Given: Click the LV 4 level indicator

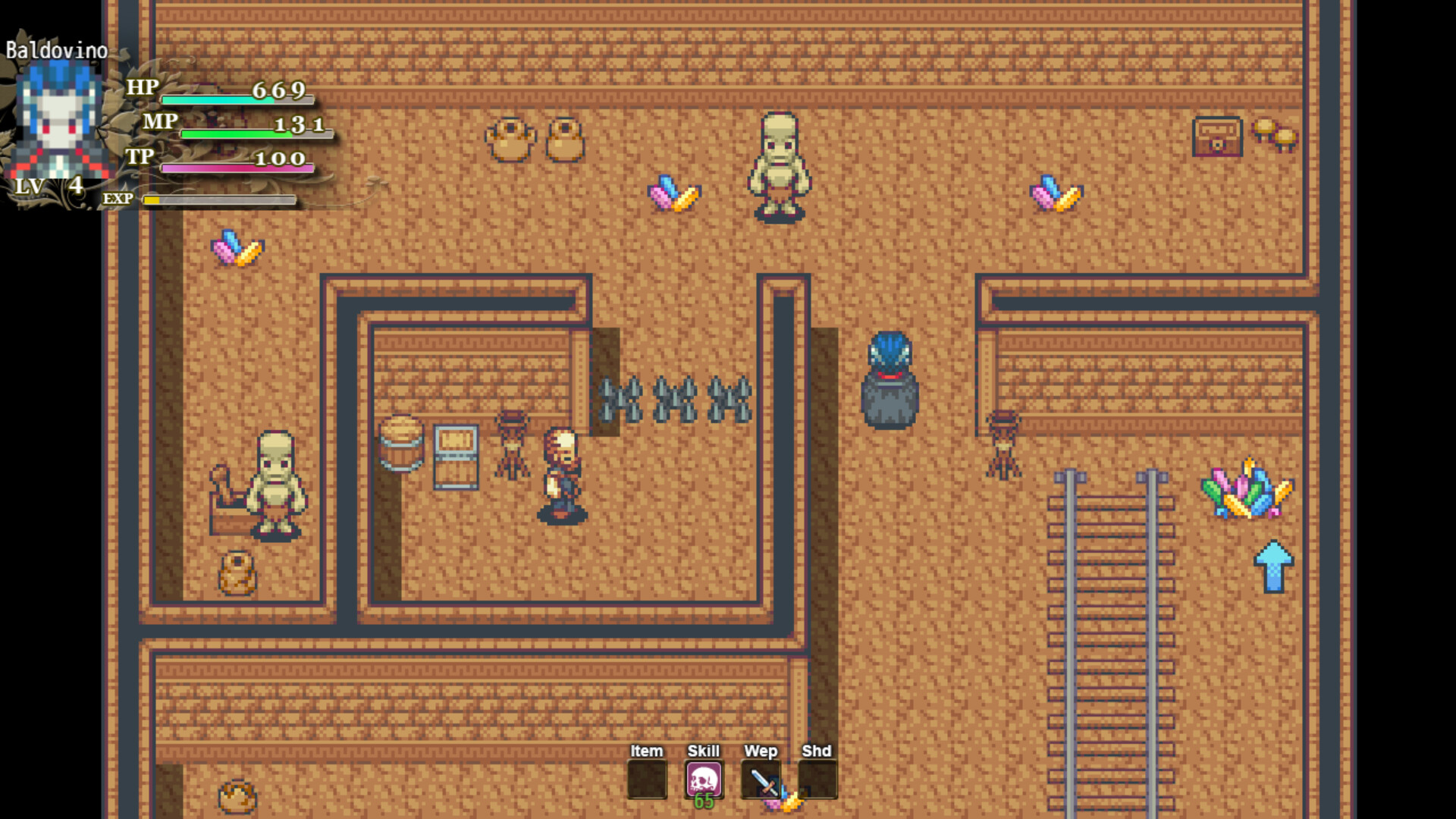Looking at the screenshot, I should click(x=48, y=187).
